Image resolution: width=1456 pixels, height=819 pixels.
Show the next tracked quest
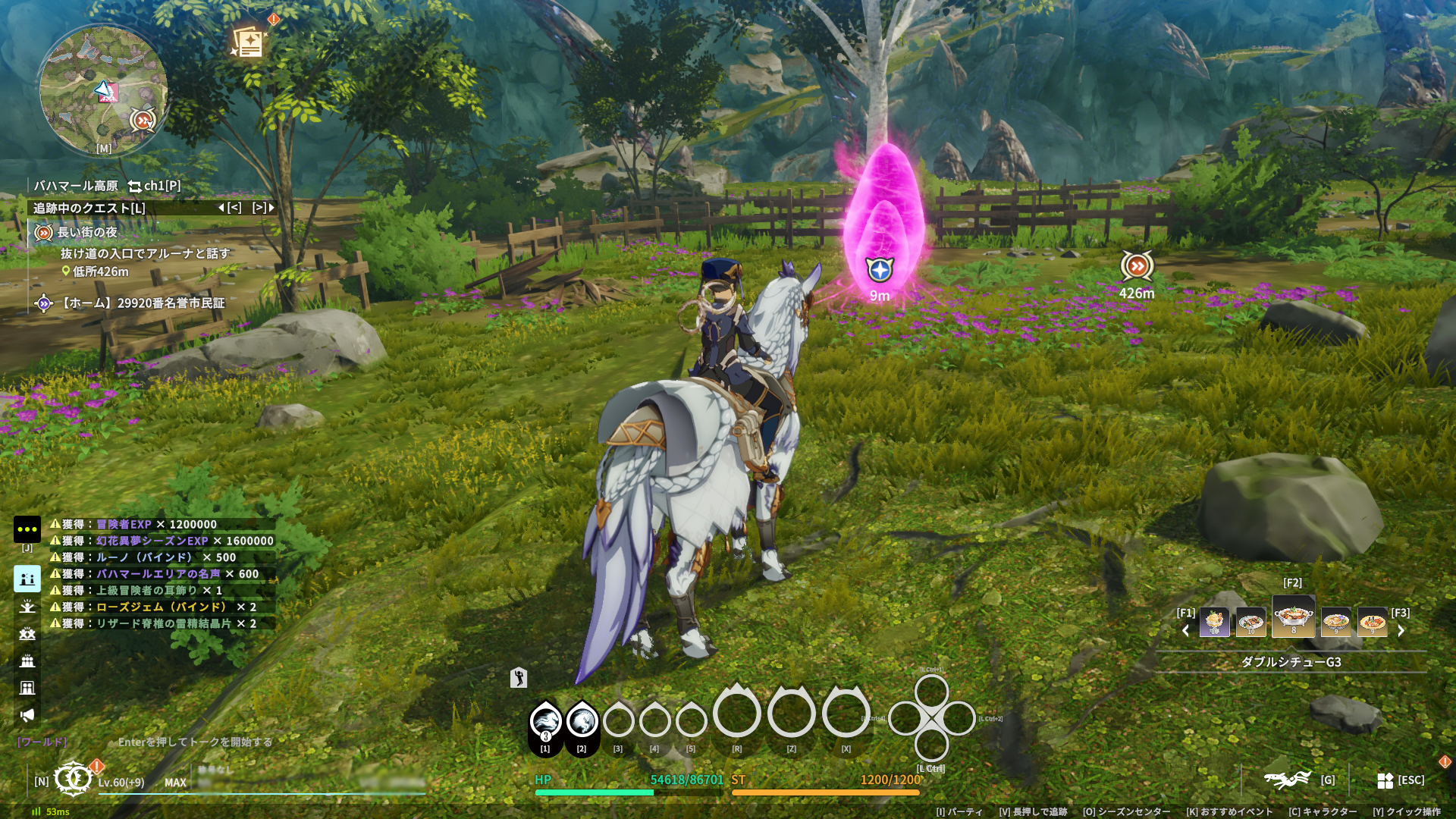tap(263, 208)
